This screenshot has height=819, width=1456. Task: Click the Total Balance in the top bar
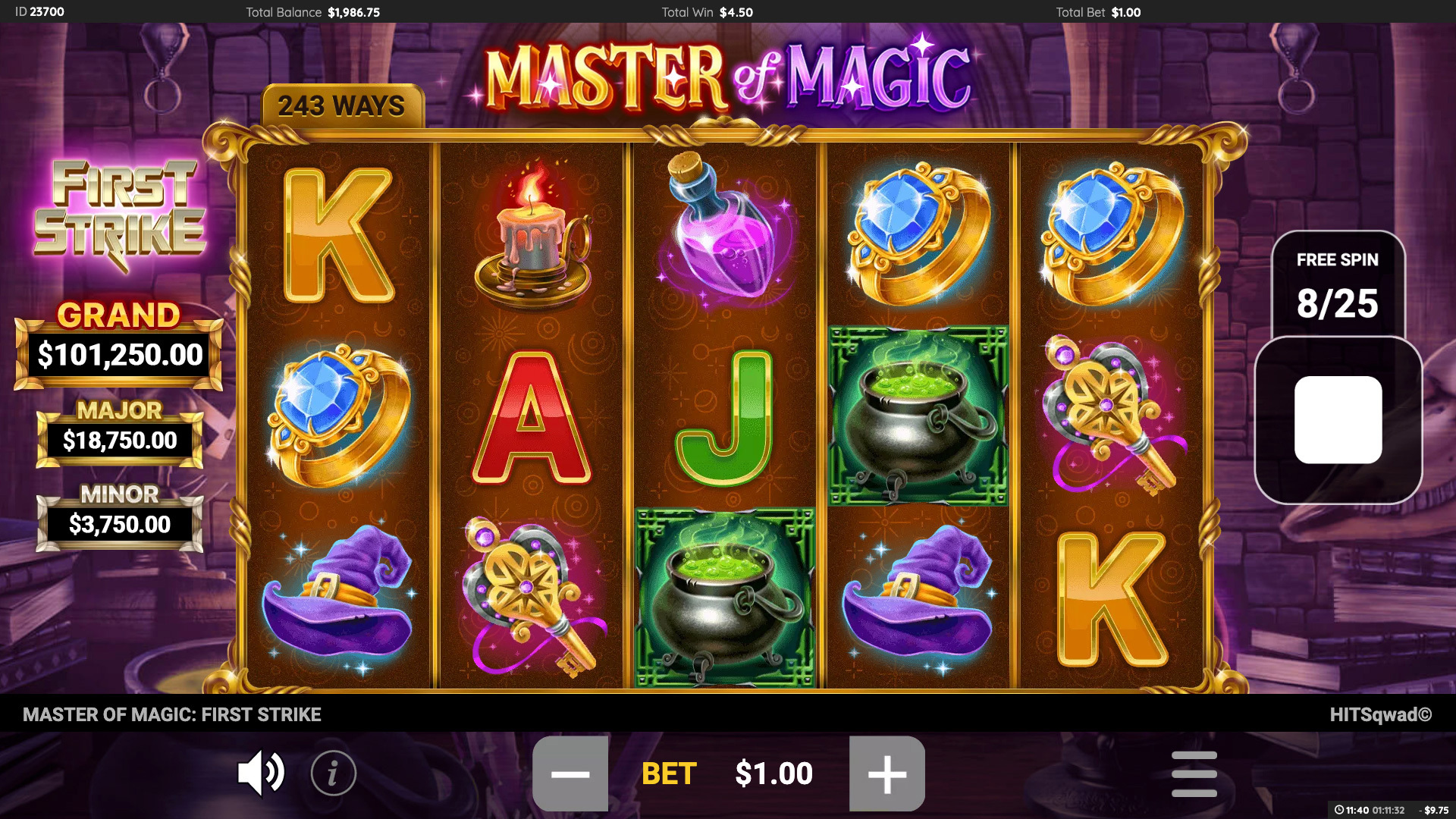tap(312, 12)
